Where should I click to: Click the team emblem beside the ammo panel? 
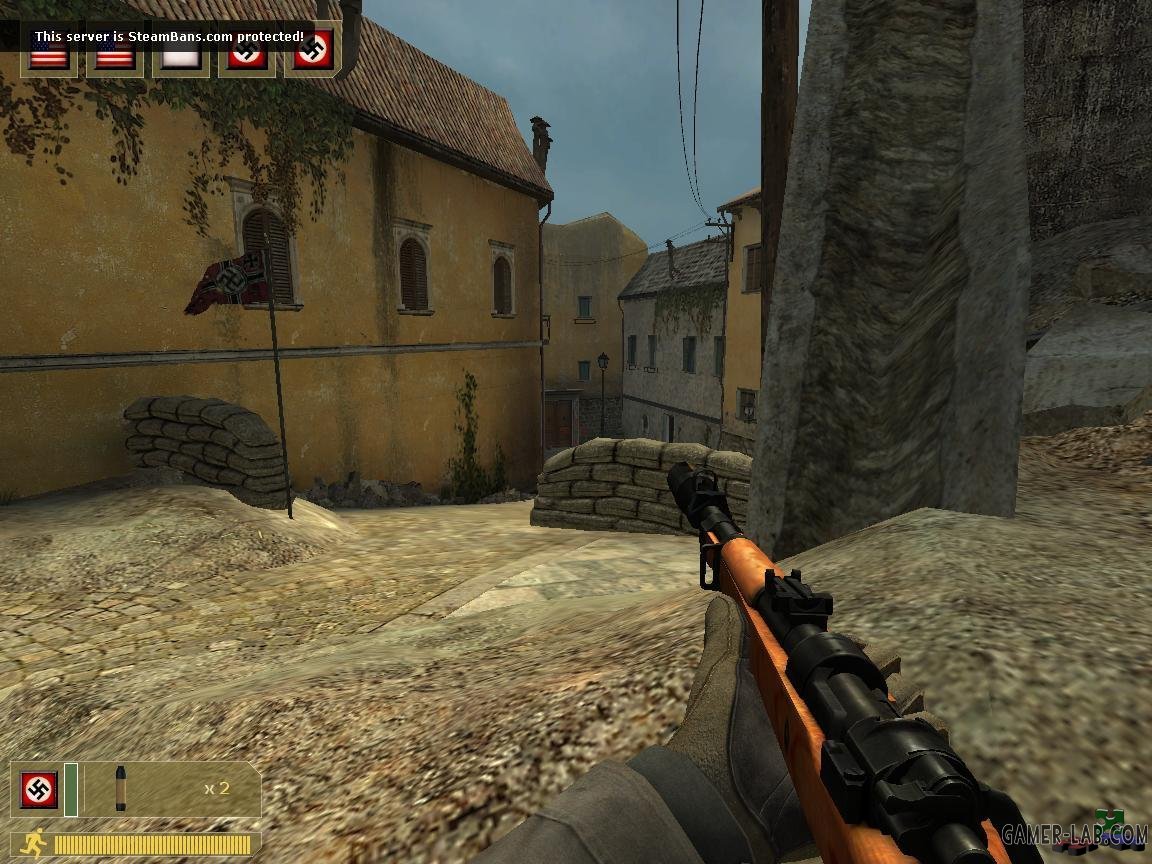click(39, 790)
